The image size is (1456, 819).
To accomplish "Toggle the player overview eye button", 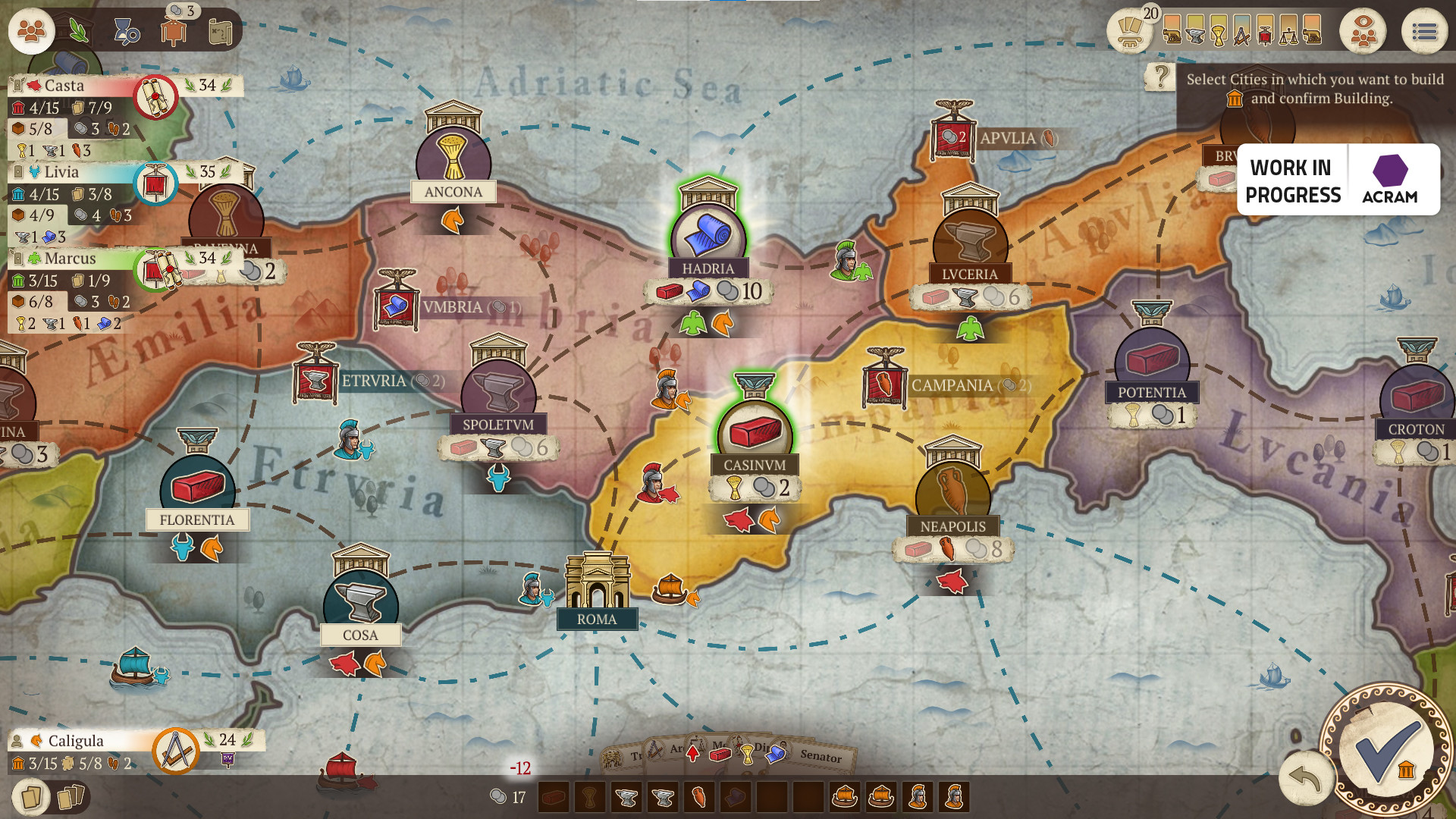I will 1363,32.
